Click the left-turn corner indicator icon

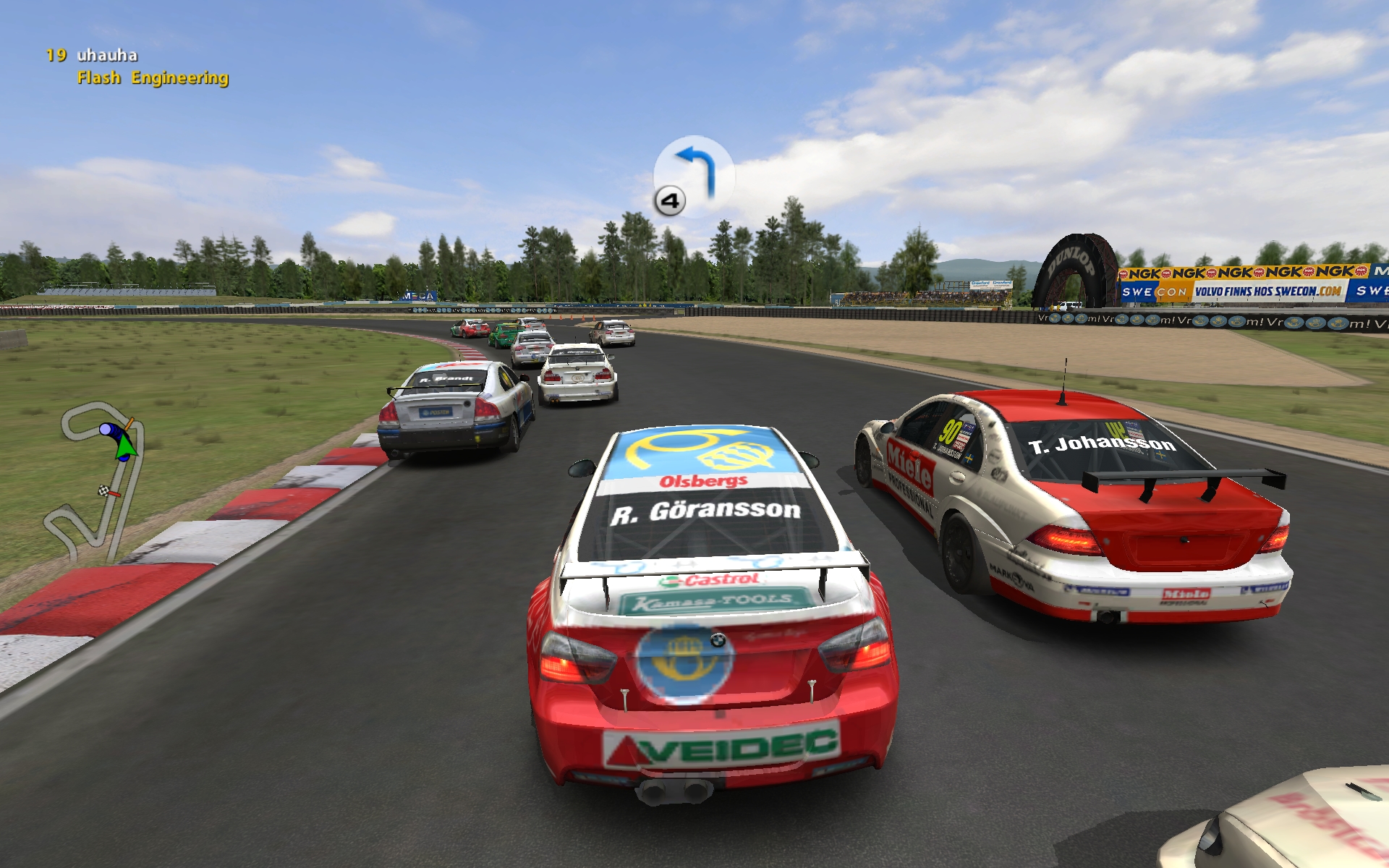point(694,175)
